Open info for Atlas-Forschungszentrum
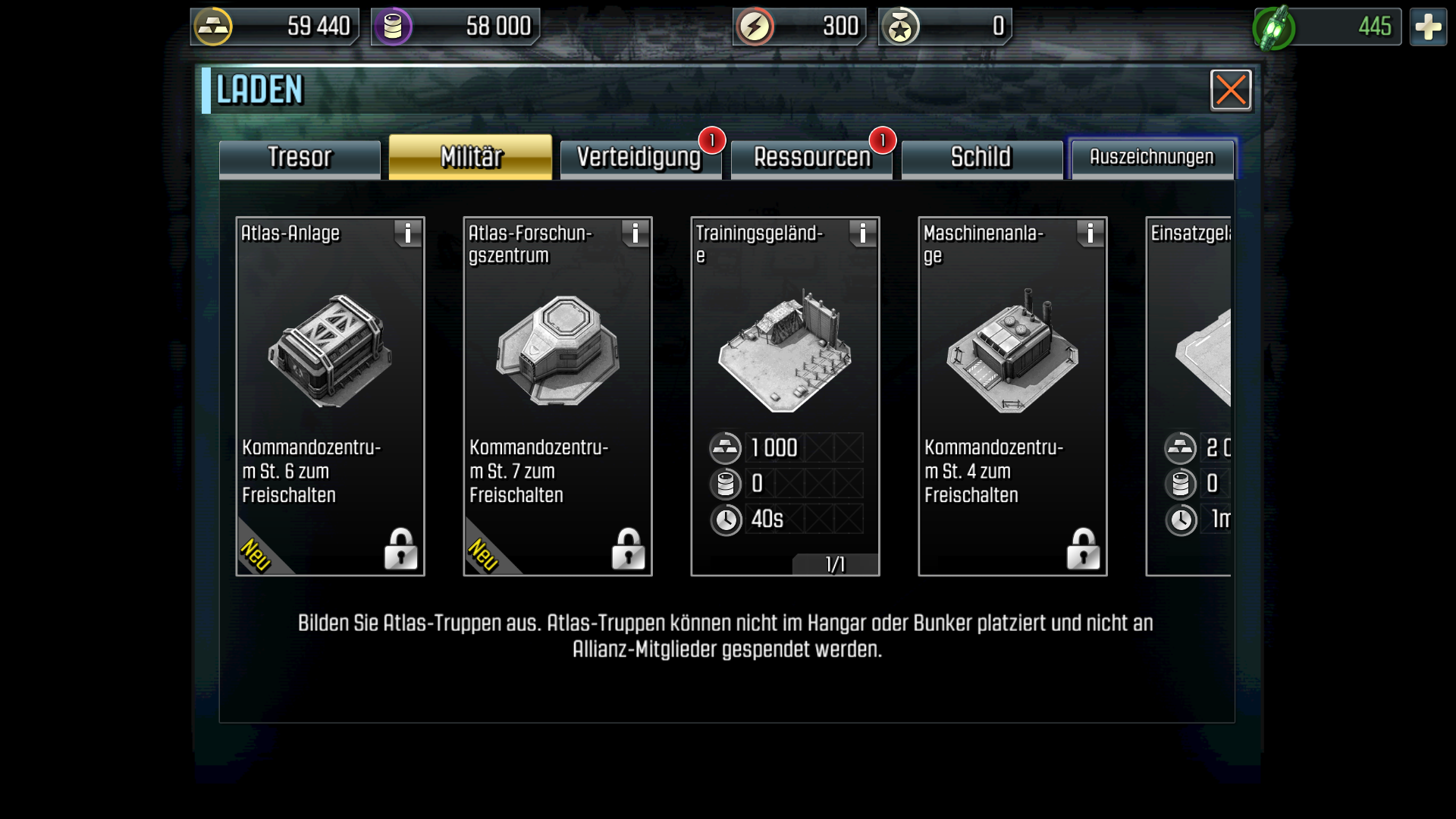The height and width of the screenshot is (819, 1456). pyautogui.click(x=635, y=234)
